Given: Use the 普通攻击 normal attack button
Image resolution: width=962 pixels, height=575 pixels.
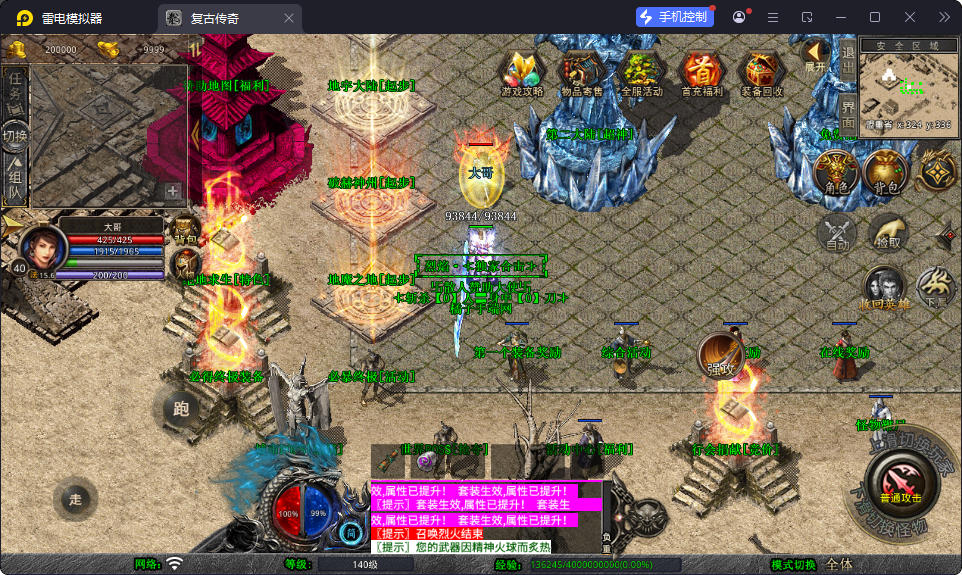Looking at the screenshot, I should coord(900,482).
